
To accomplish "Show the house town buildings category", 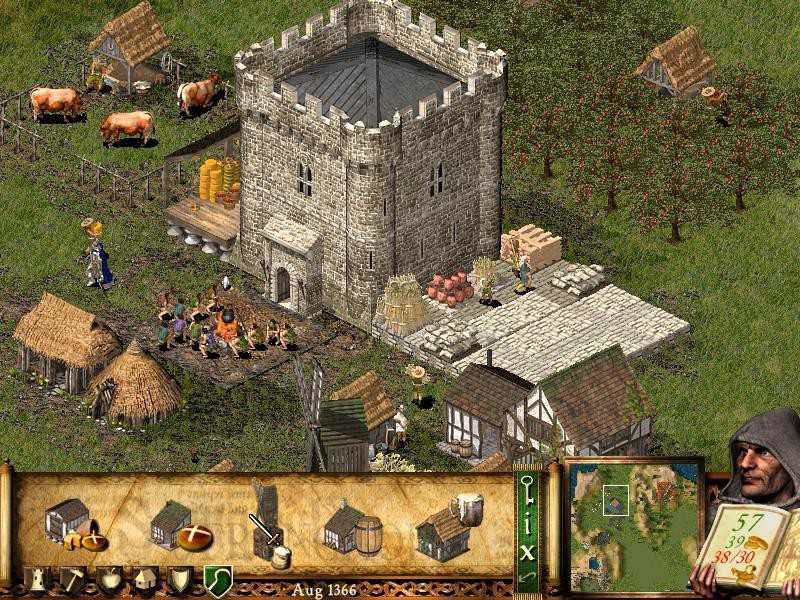I will coord(145,579).
